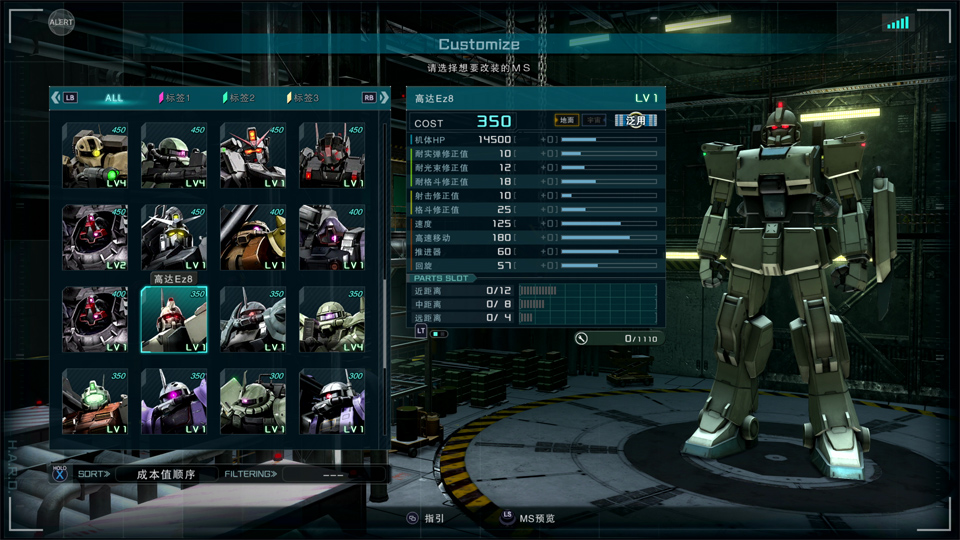960x540 pixels.
Task: Open the pink 标签1 tab
Action: pyautogui.click(x=175, y=98)
